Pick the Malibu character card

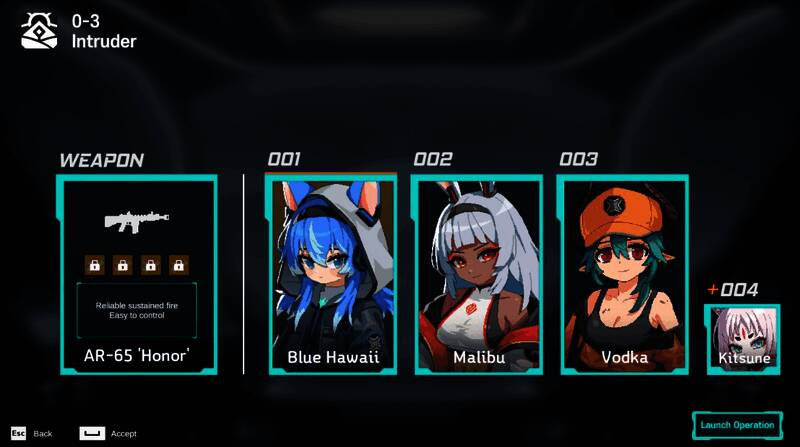click(x=477, y=275)
